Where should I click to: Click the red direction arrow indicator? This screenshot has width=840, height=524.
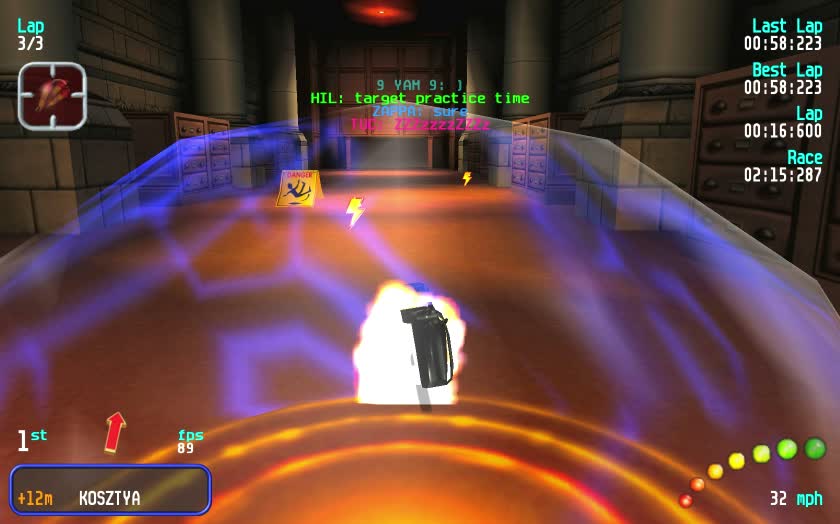[115, 431]
